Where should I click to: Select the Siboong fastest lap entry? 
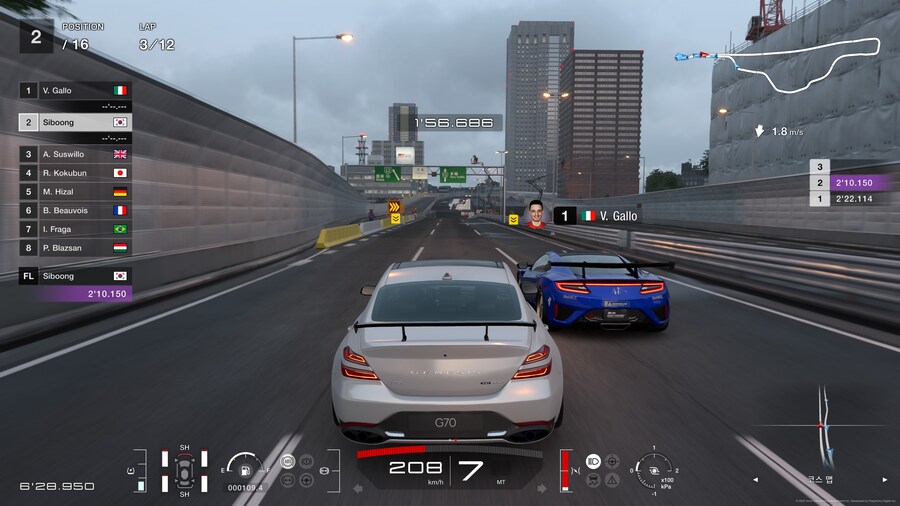[75, 284]
